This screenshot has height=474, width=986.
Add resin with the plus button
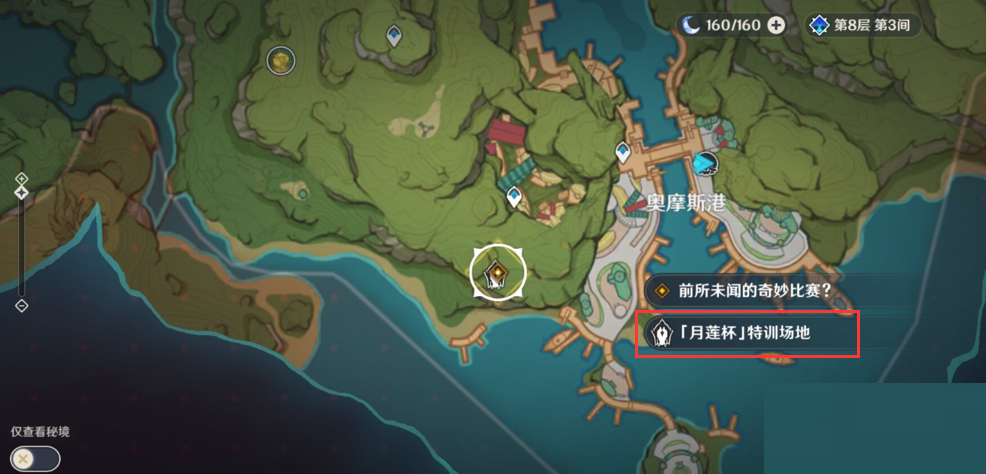[776, 25]
